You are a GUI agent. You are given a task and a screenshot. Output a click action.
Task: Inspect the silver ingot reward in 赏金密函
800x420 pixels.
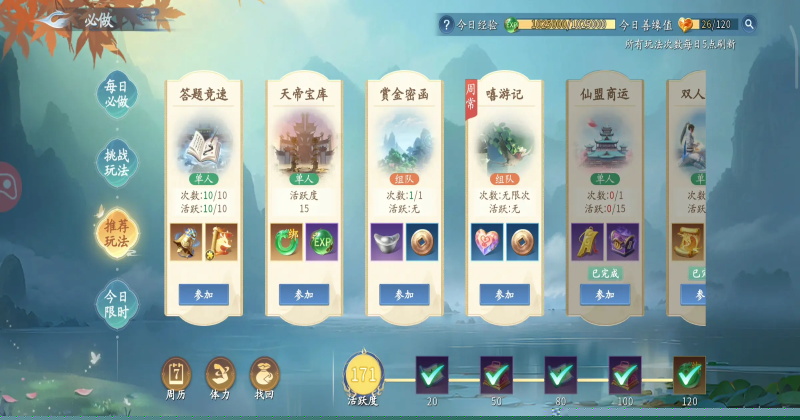click(x=386, y=242)
